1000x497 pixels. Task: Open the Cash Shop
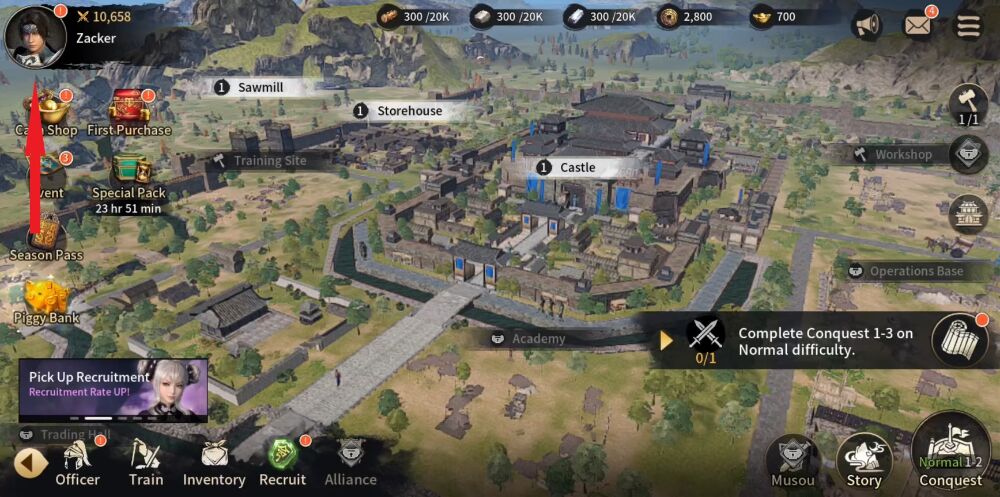point(48,108)
